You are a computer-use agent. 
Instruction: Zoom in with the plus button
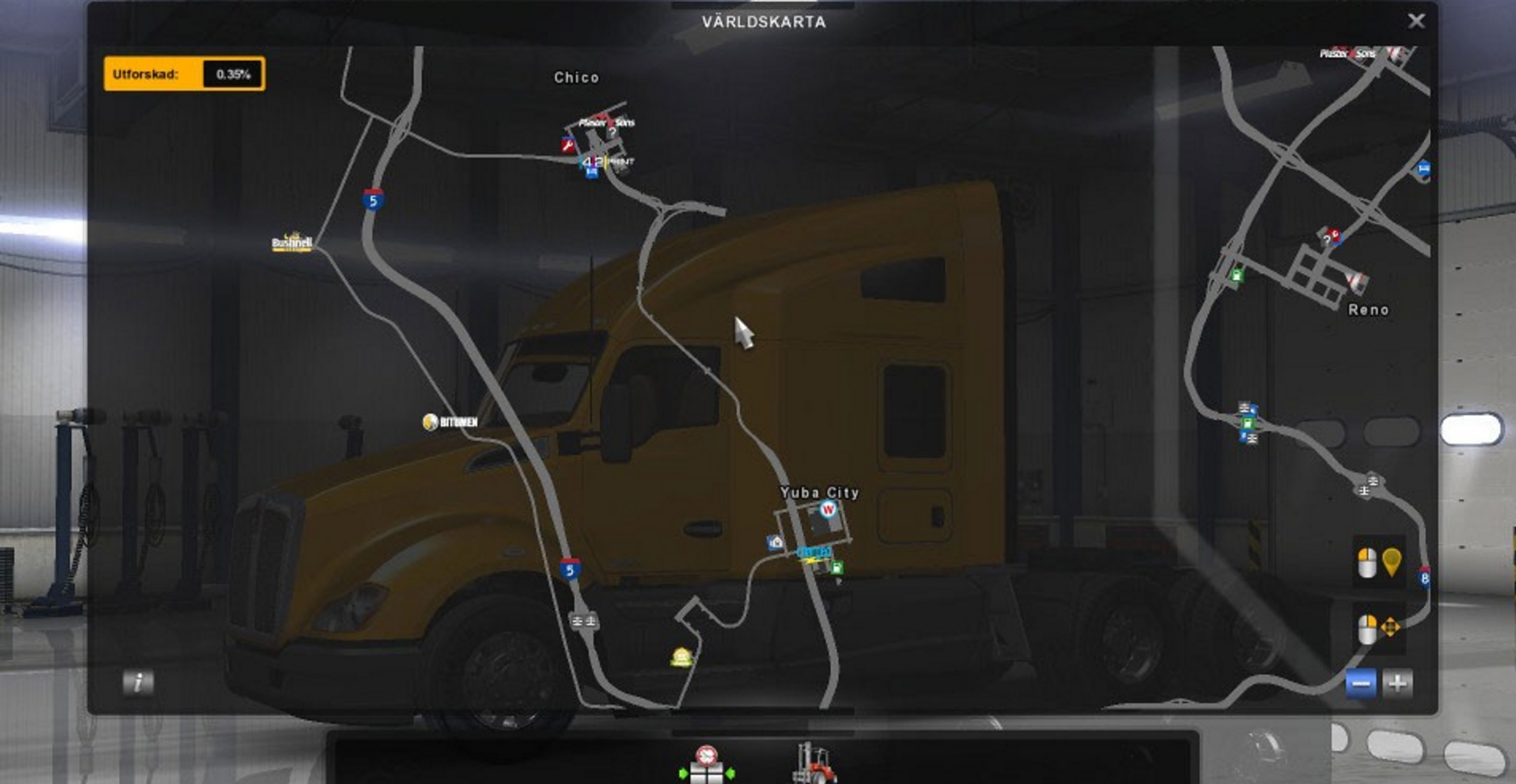tap(1398, 684)
